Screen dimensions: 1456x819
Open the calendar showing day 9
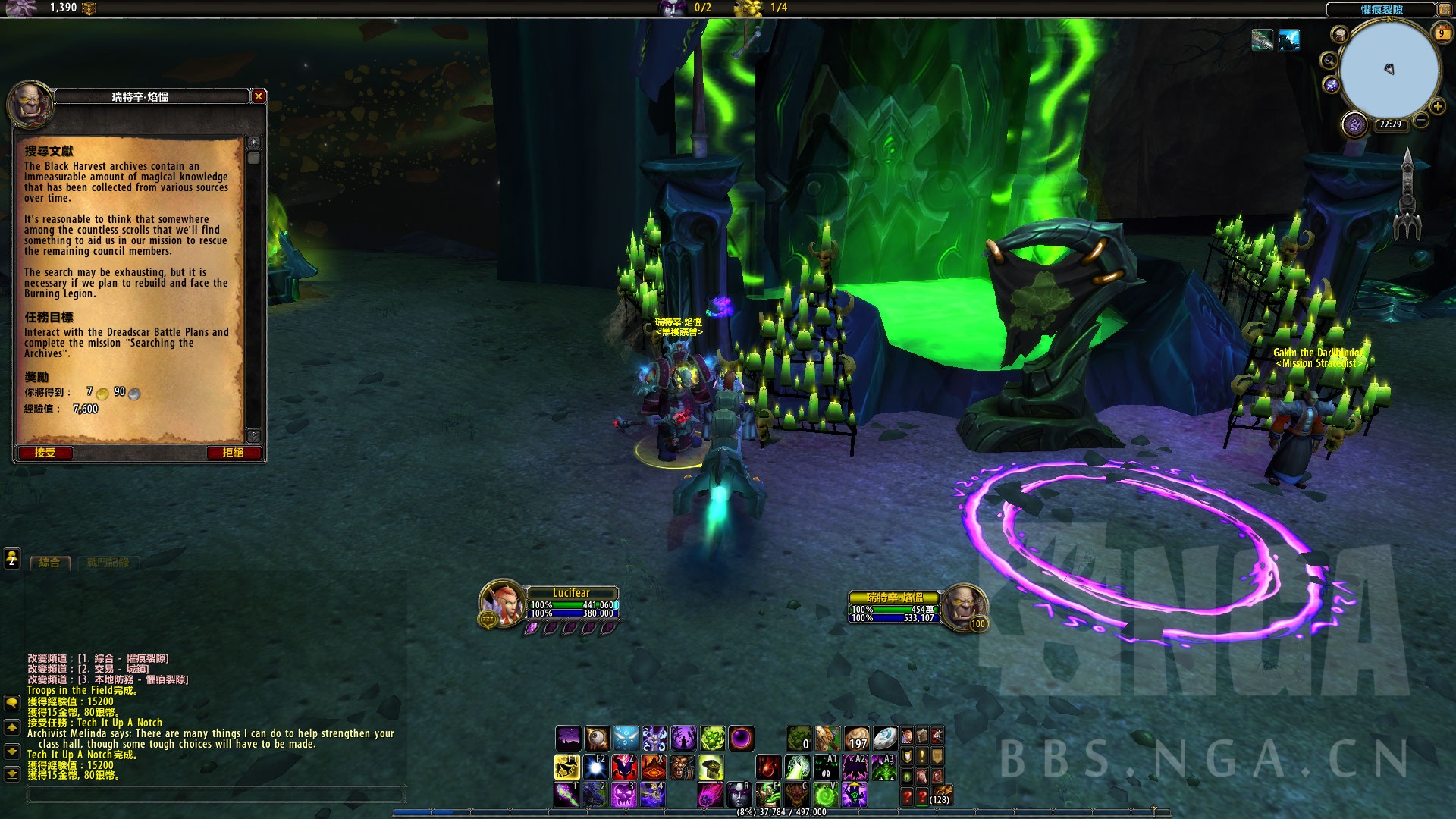coord(1441,33)
